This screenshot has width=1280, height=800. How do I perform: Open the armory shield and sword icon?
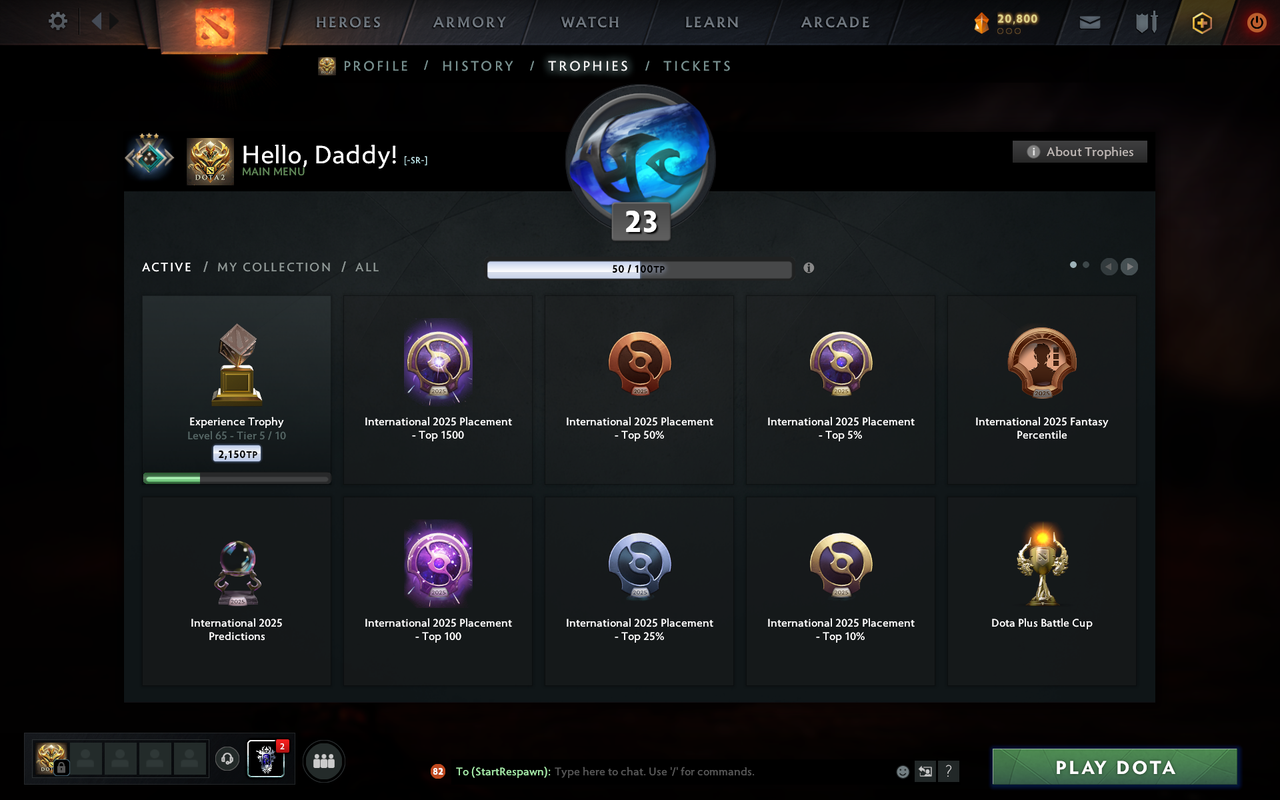(x=1145, y=21)
